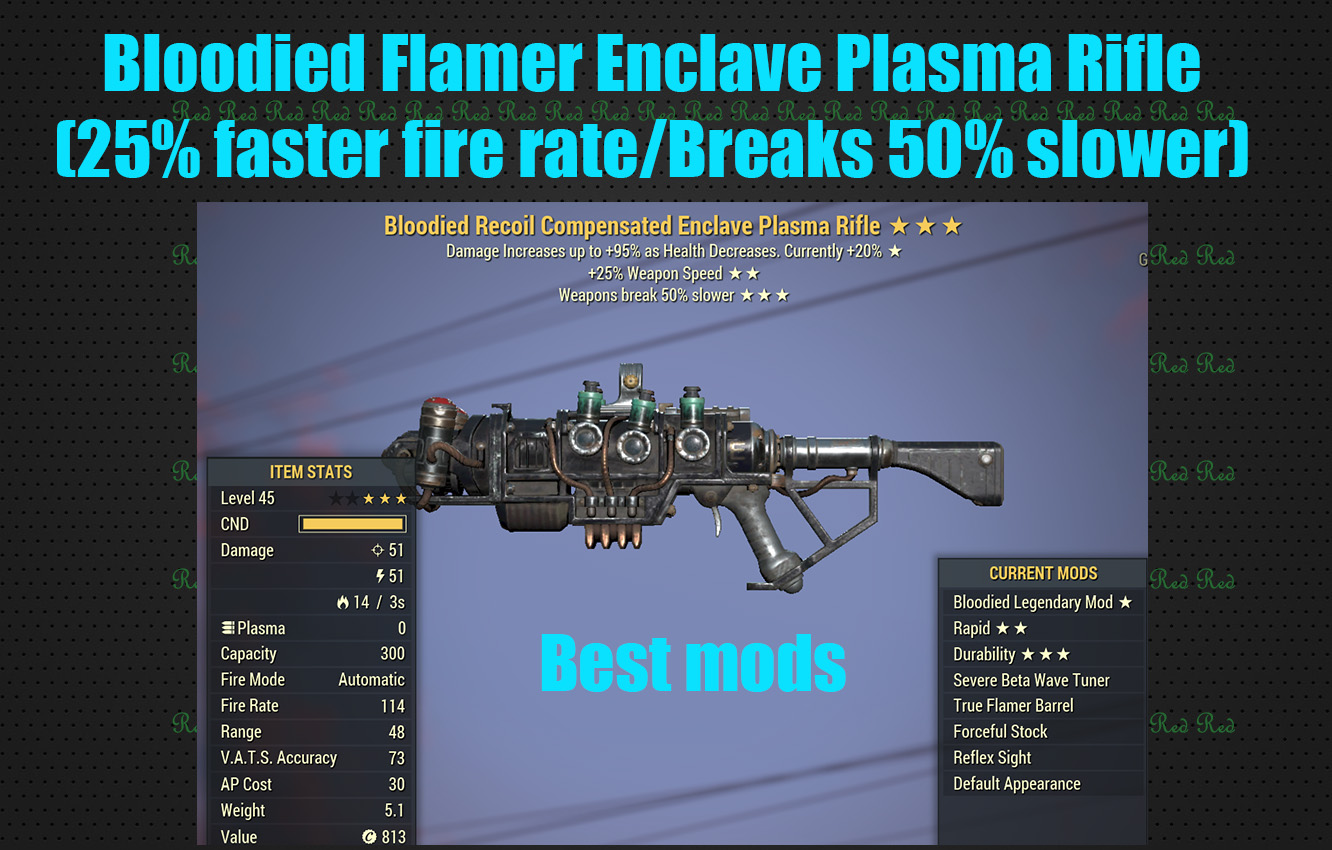Click the star rating on the Level 45 row
The width and height of the screenshot is (1332, 850).
point(370,497)
